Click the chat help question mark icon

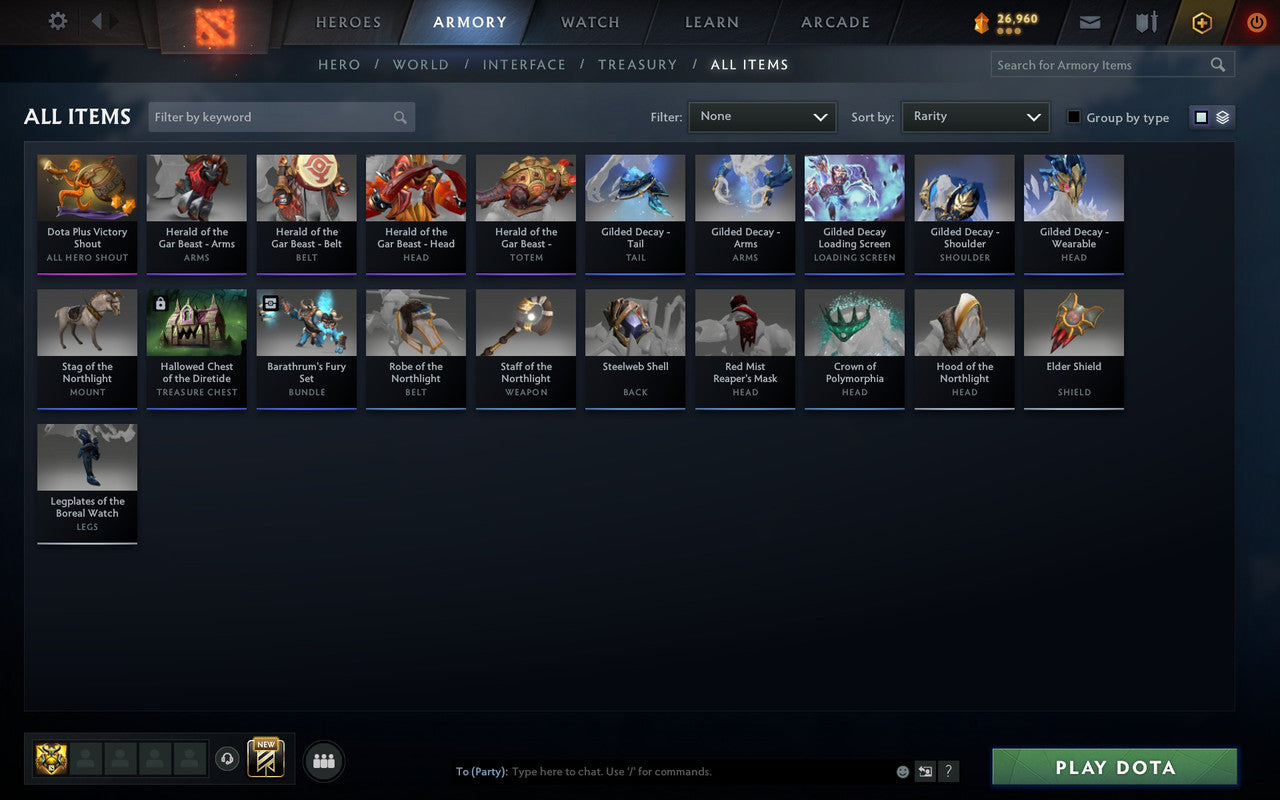[948, 771]
